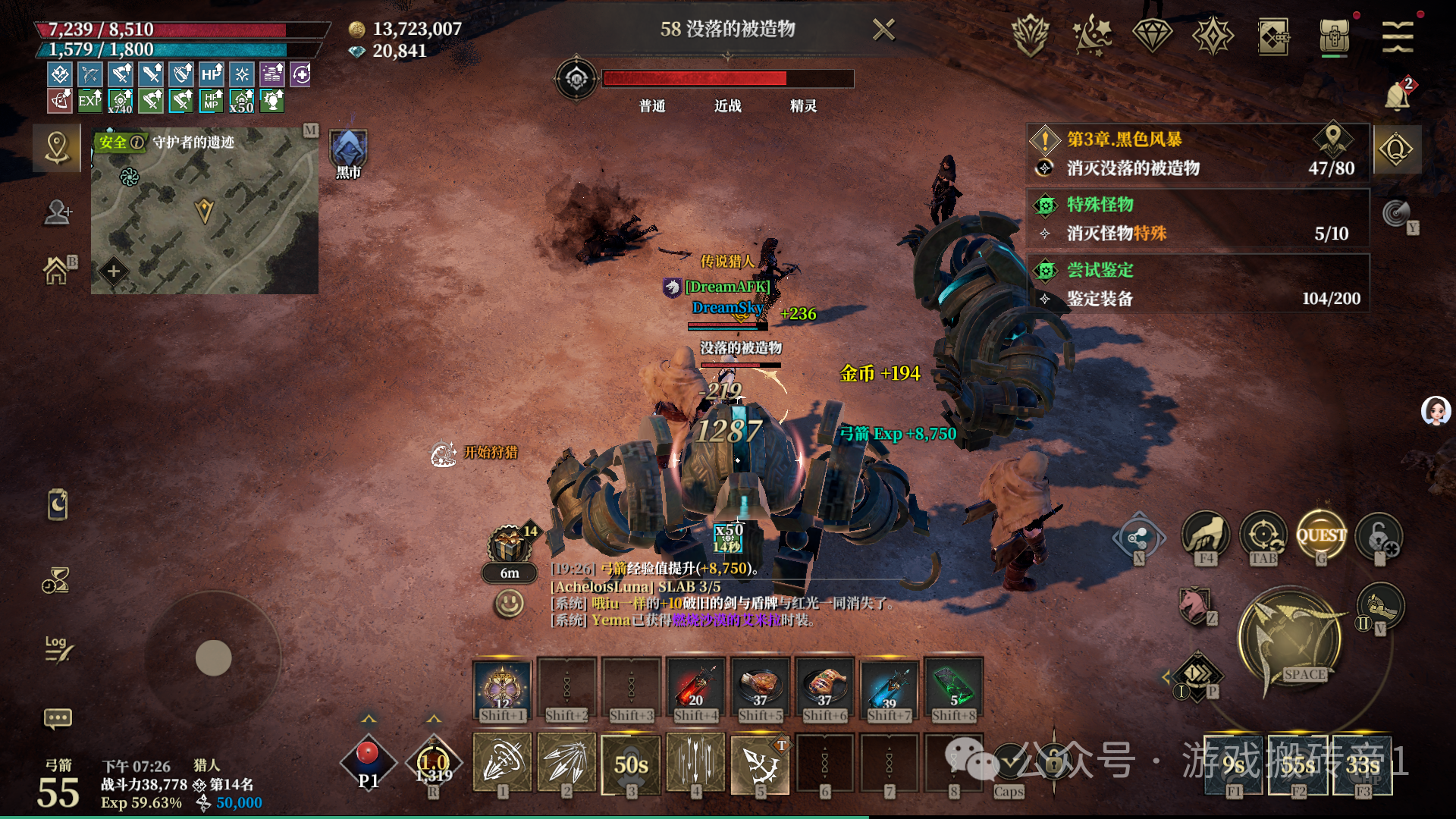Close the enemy target panel
This screenshot has height=819, width=1456.
click(883, 30)
